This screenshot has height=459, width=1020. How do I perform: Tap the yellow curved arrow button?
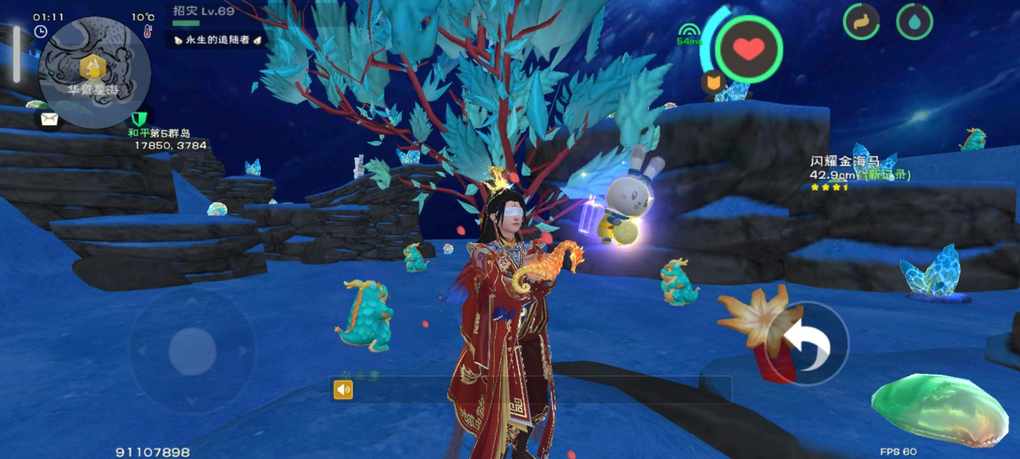coord(860,22)
